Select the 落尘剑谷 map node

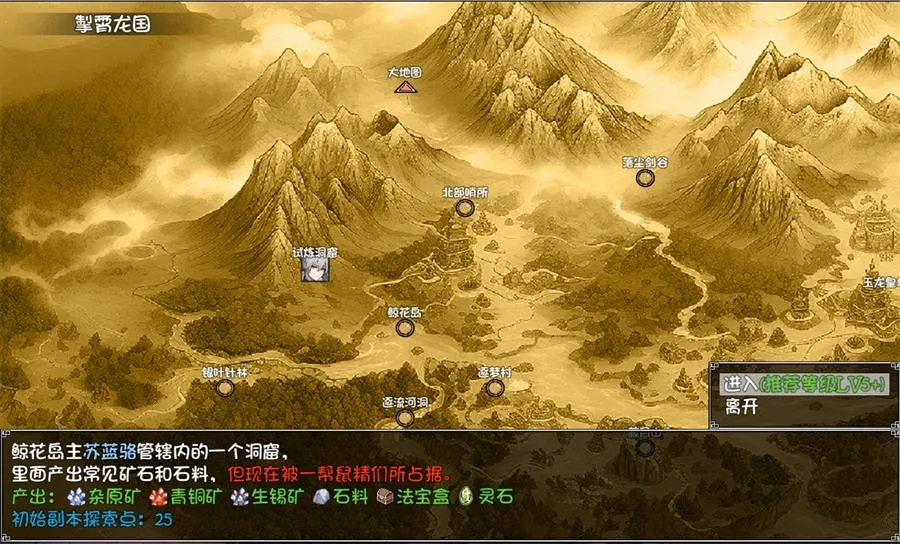(645, 177)
